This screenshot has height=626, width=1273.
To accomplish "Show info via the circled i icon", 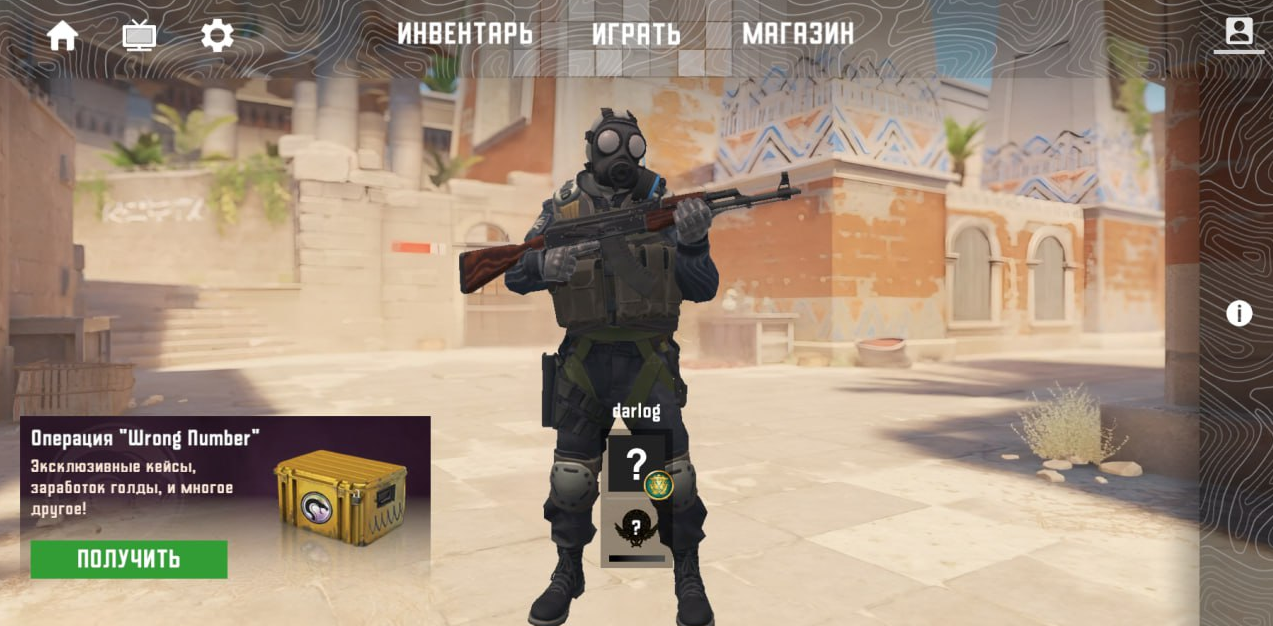I will [x=1239, y=314].
